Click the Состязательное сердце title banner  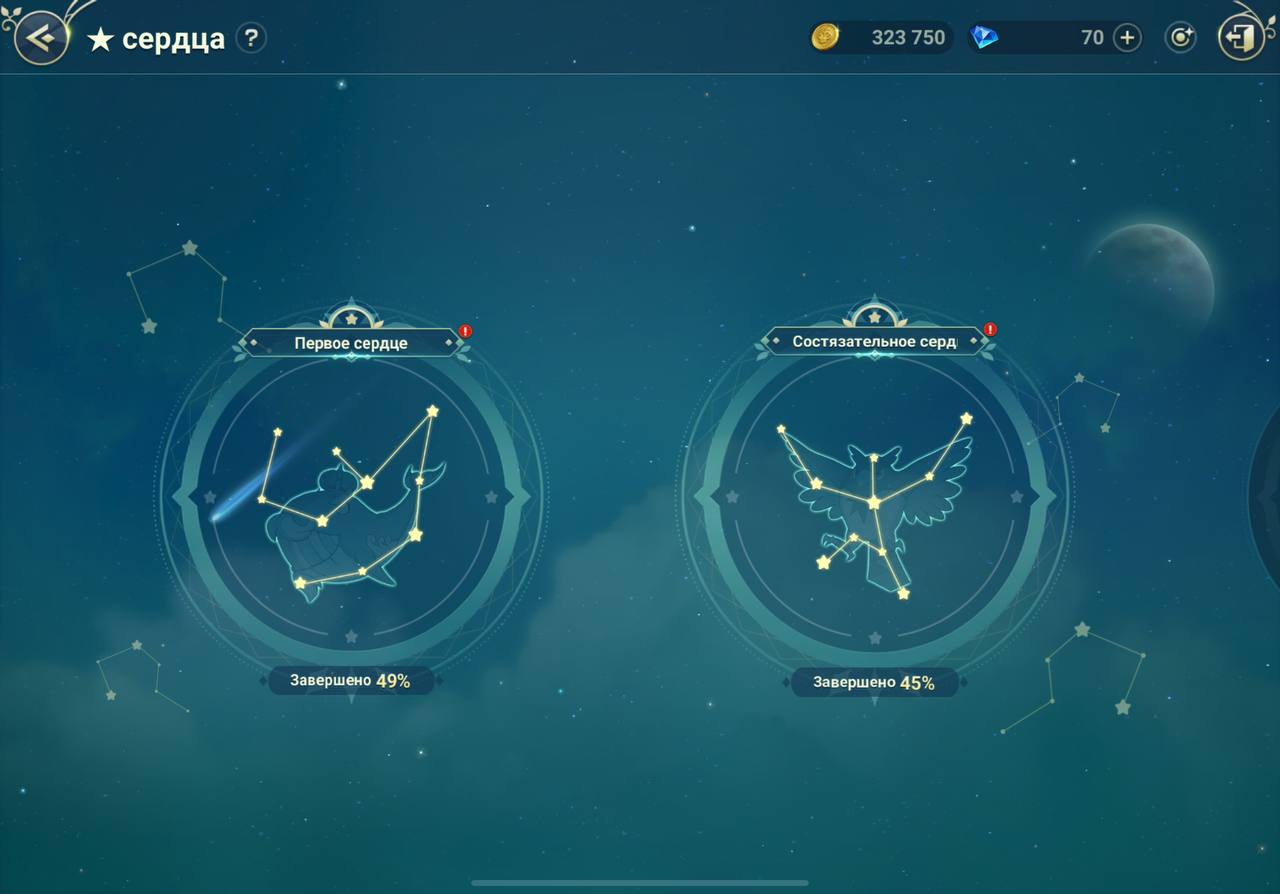click(874, 342)
